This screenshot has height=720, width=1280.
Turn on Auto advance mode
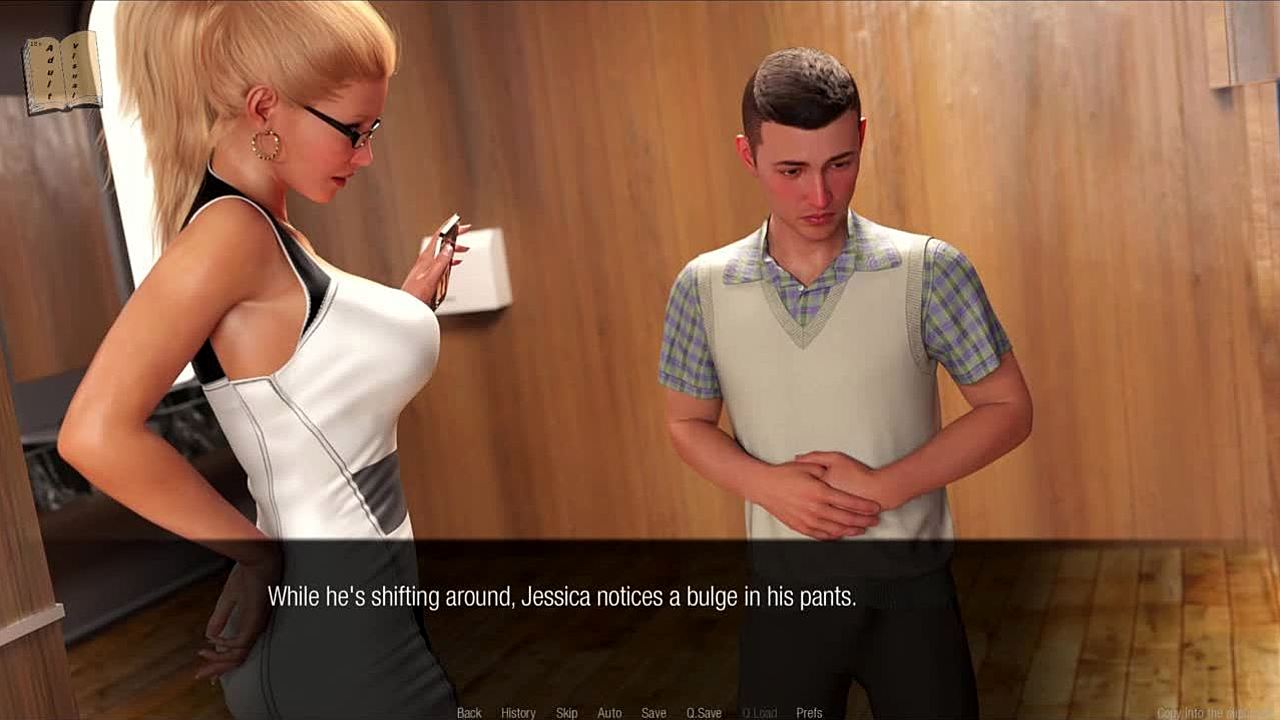[609, 713]
